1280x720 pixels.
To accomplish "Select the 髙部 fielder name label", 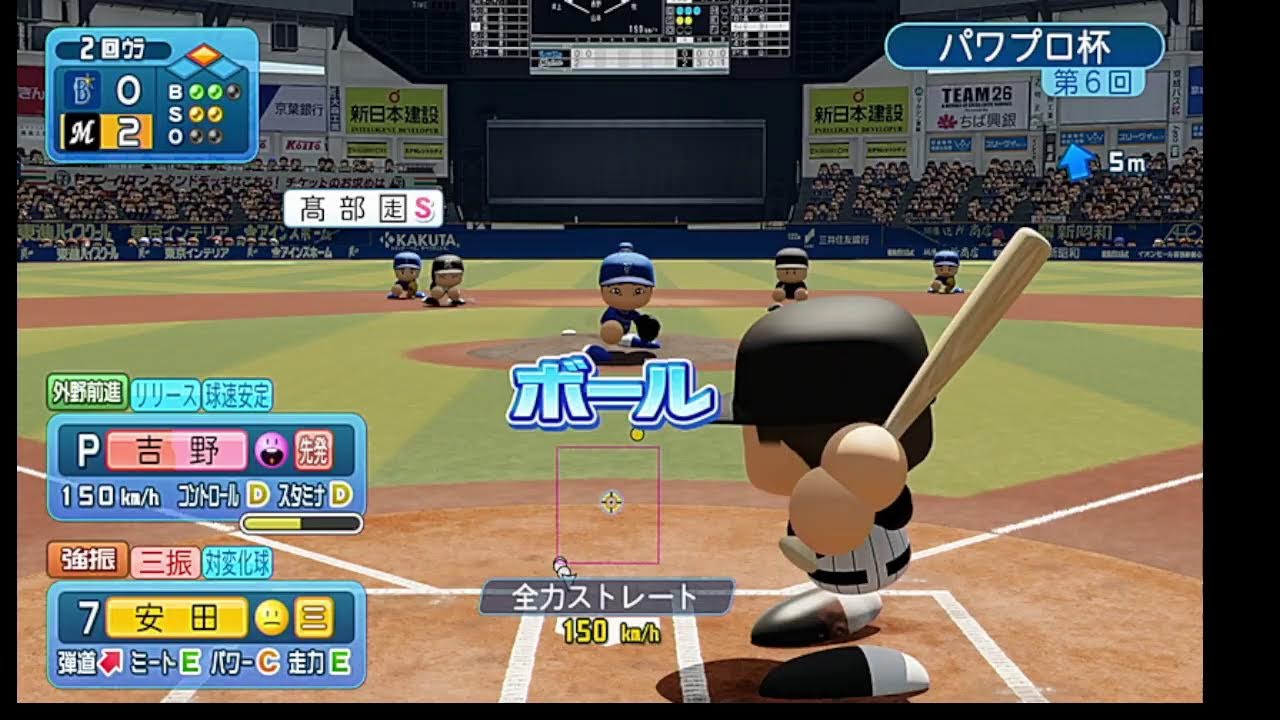I will click(x=362, y=208).
